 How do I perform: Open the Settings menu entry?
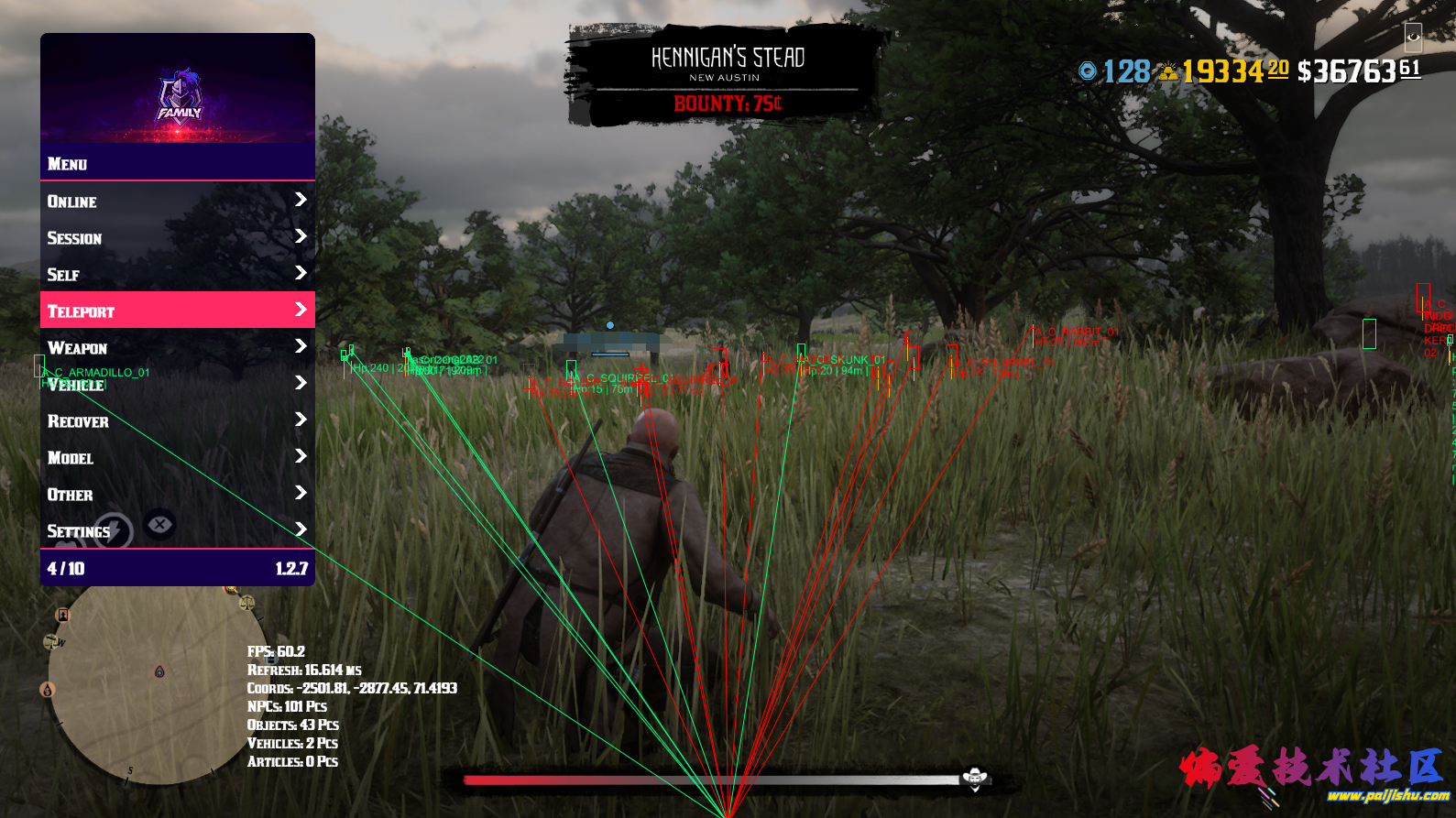pos(177,530)
